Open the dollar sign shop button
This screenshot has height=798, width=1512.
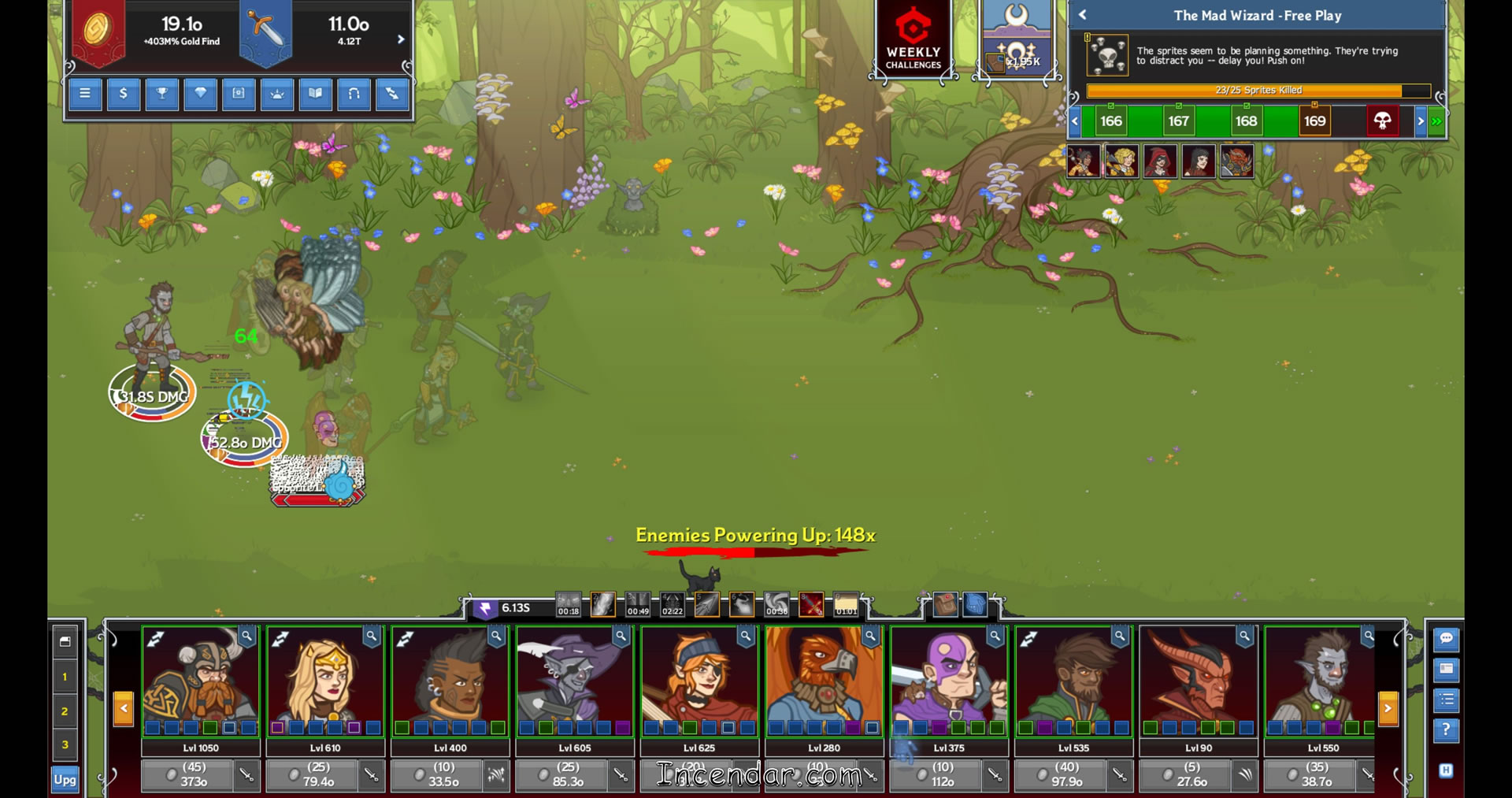point(124,94)
